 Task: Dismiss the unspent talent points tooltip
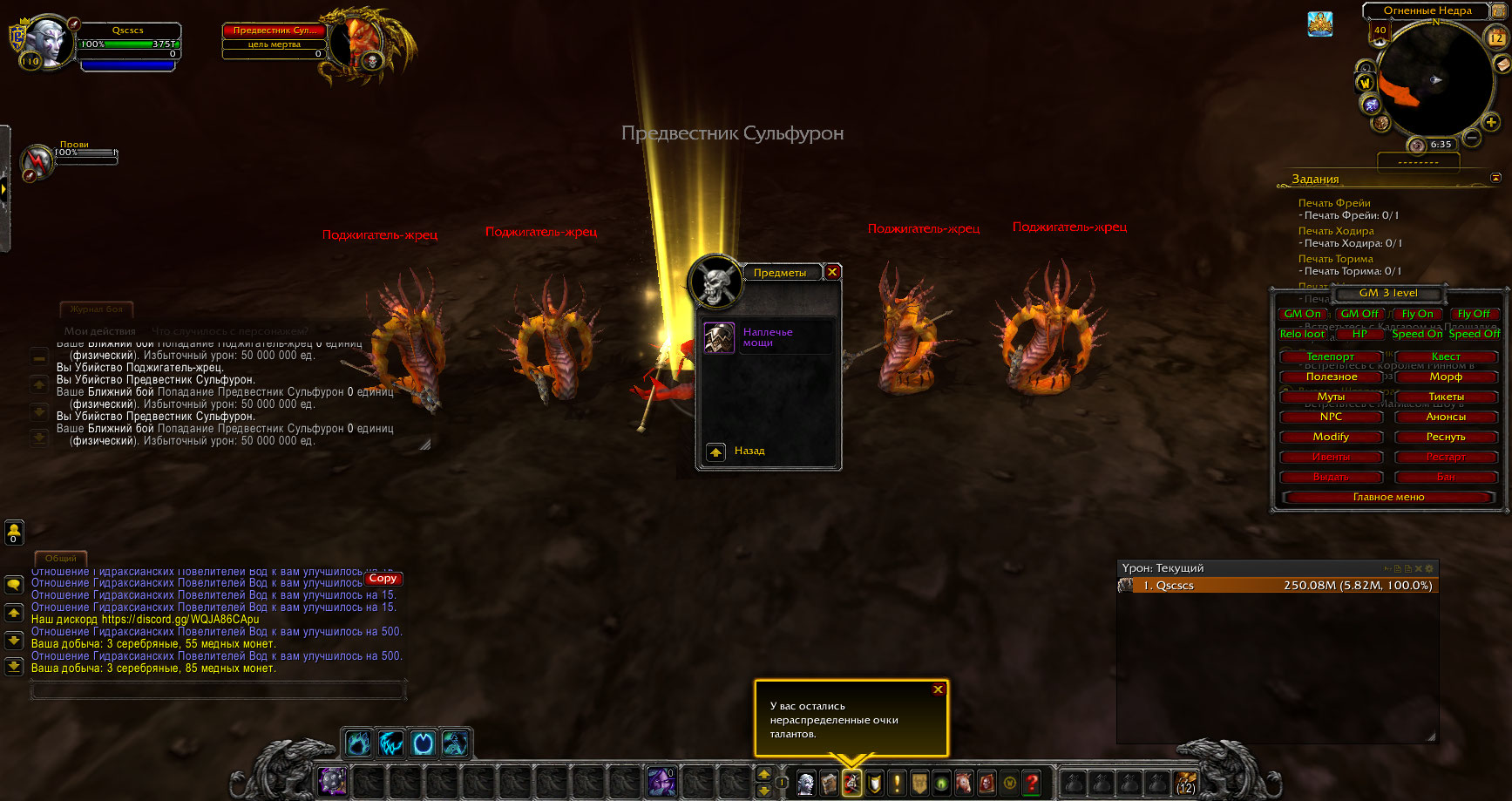(938, 689)
